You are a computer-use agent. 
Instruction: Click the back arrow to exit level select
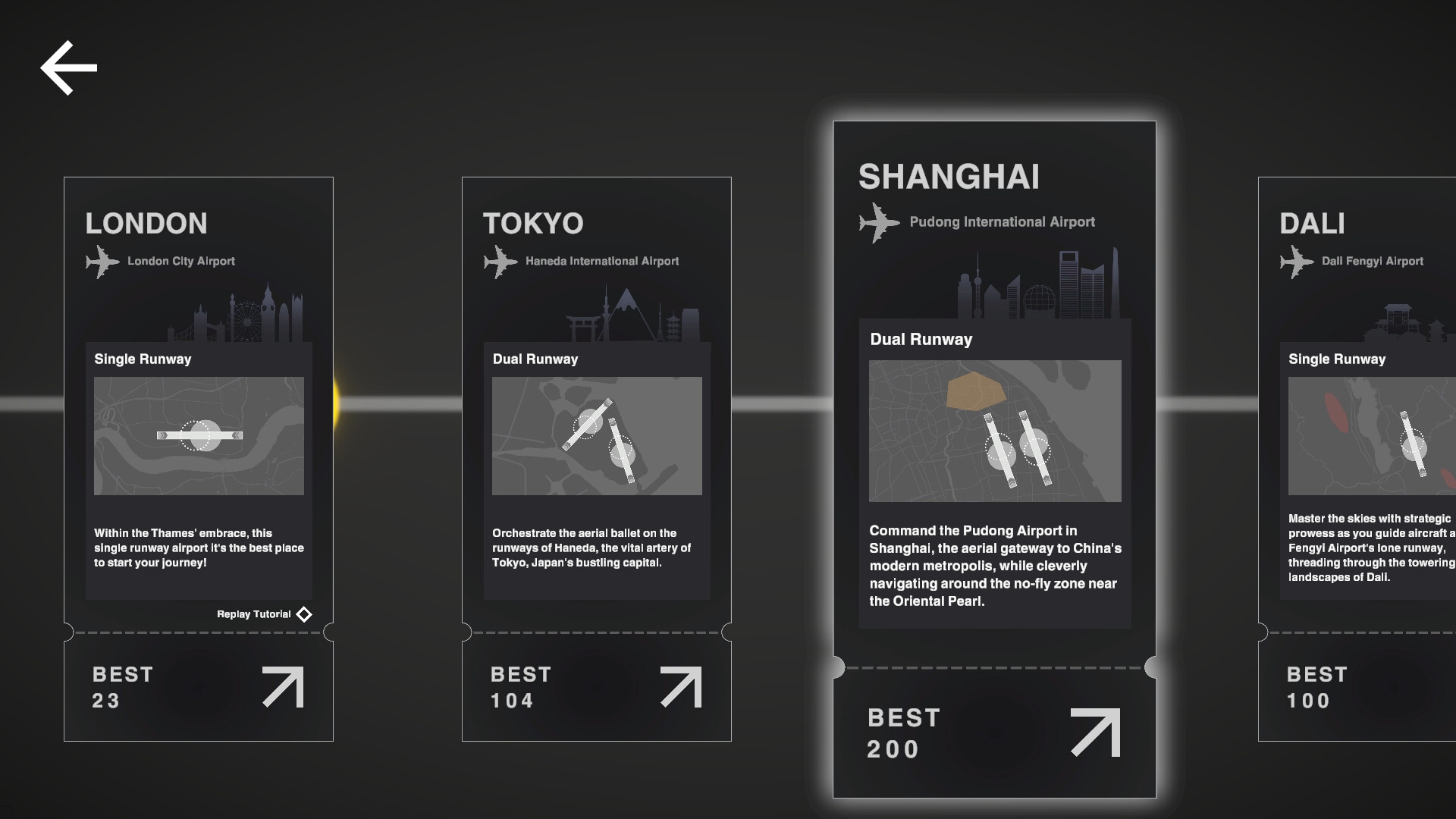pyautogui.click(x=67, y=67)
